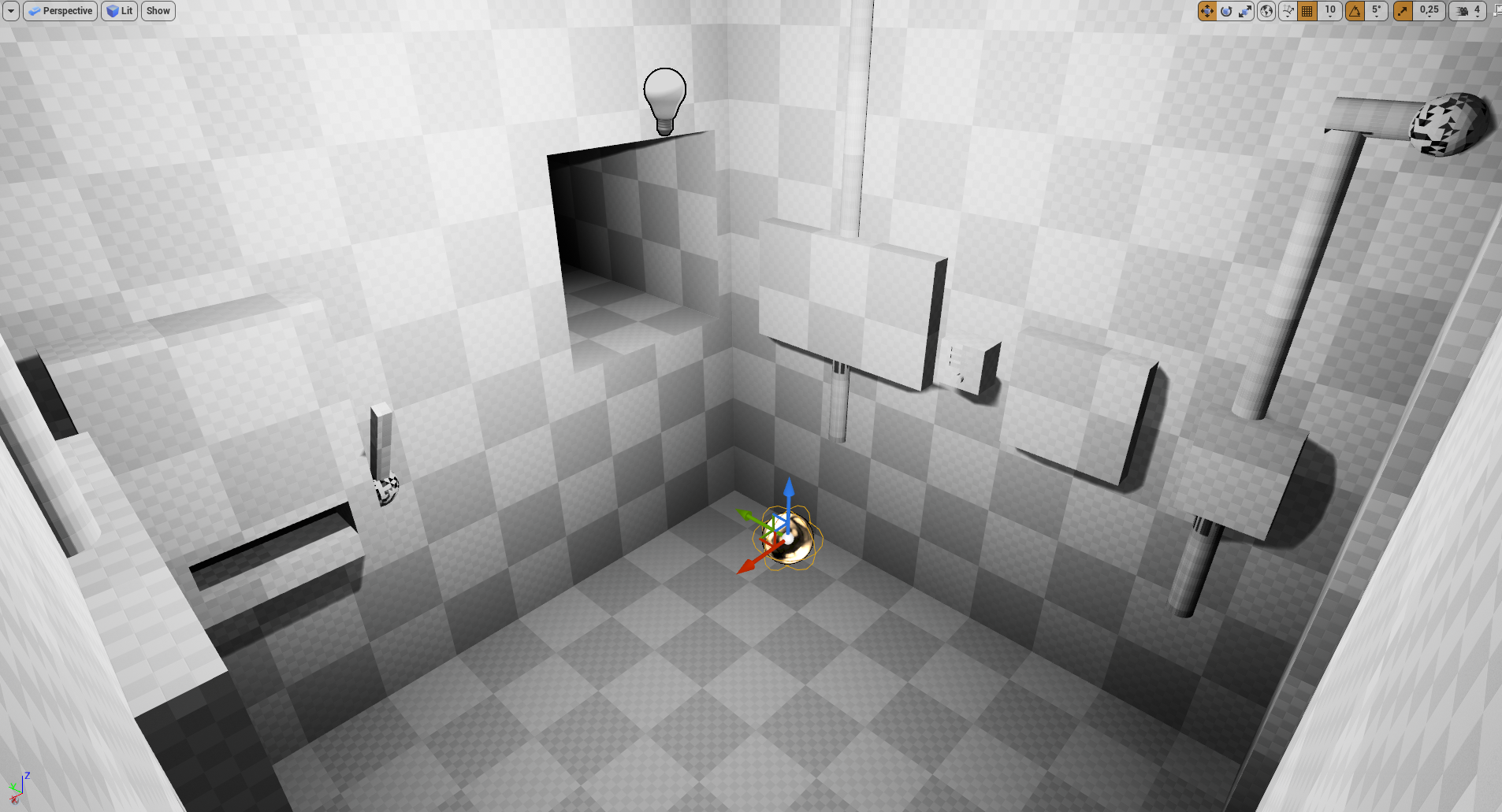
Task: Select the Rotate tool
Action: pyautogui.click(x=1227, y=11)
